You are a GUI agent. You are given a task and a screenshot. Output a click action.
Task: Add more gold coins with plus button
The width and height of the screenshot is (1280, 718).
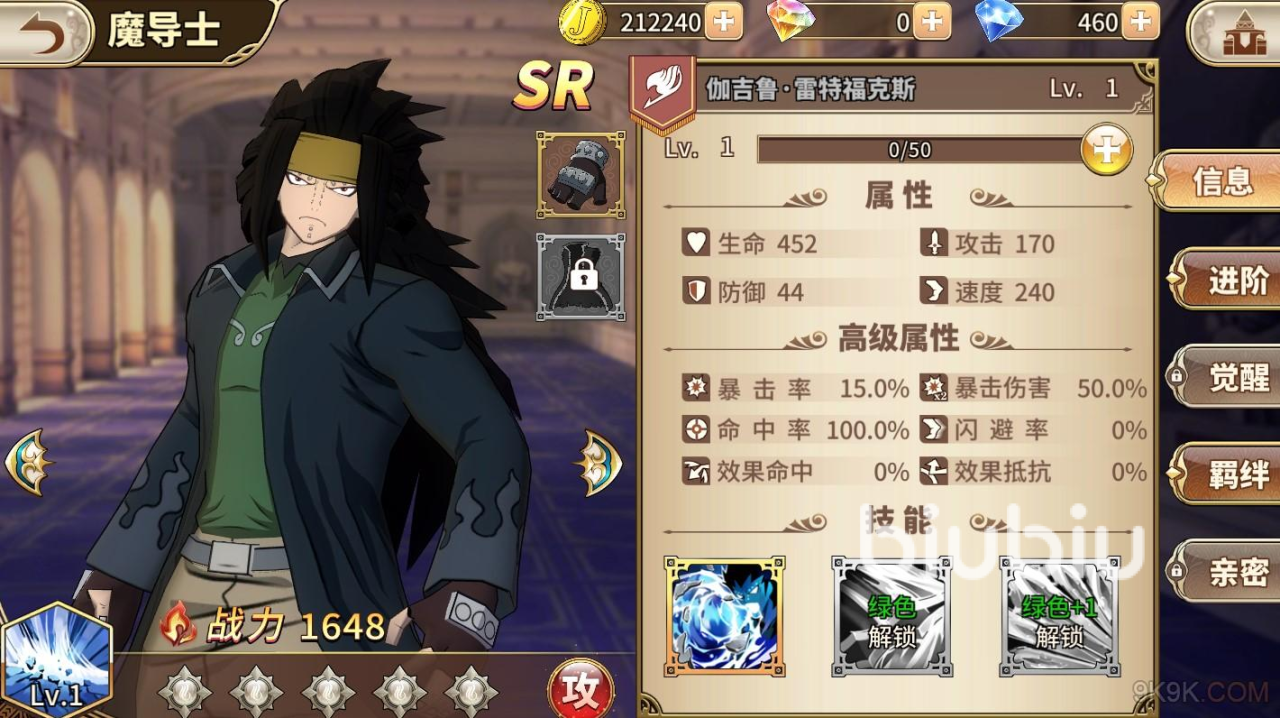tap(724, 21)
